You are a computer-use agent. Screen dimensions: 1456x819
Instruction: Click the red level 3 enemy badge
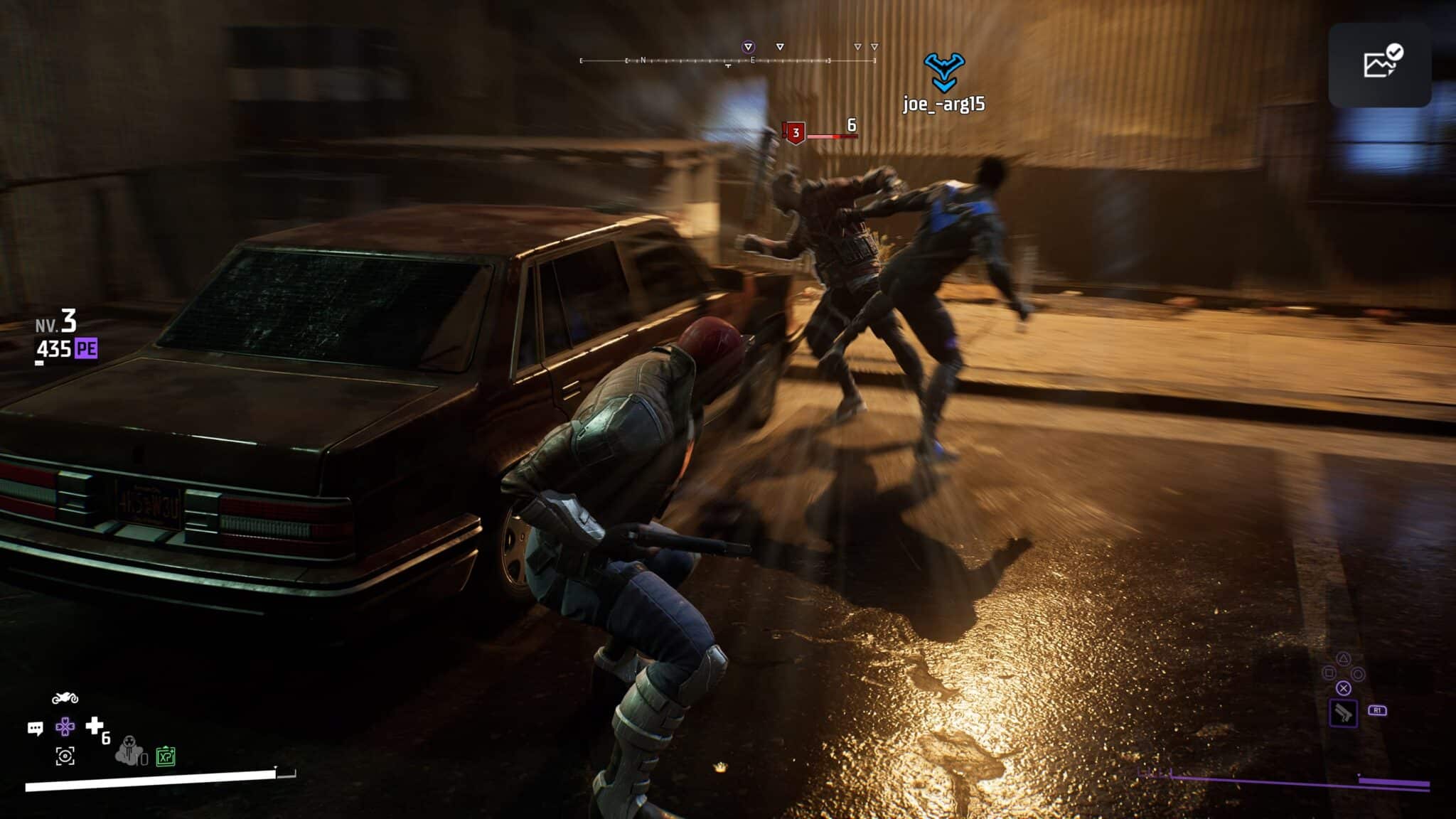[x=796, y=133]
